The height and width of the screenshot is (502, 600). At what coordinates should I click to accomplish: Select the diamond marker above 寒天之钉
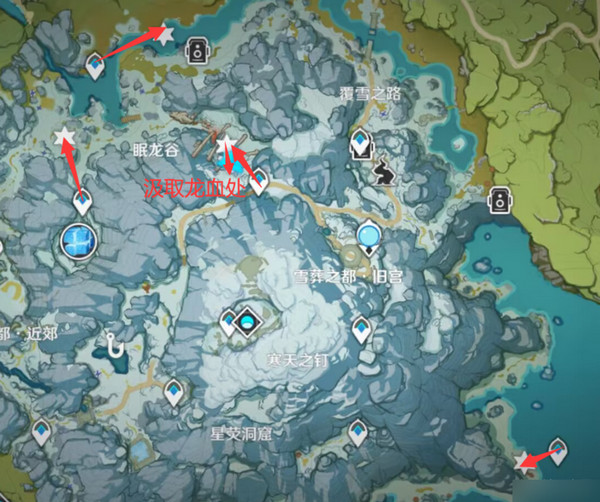click(x=247, y=321)
